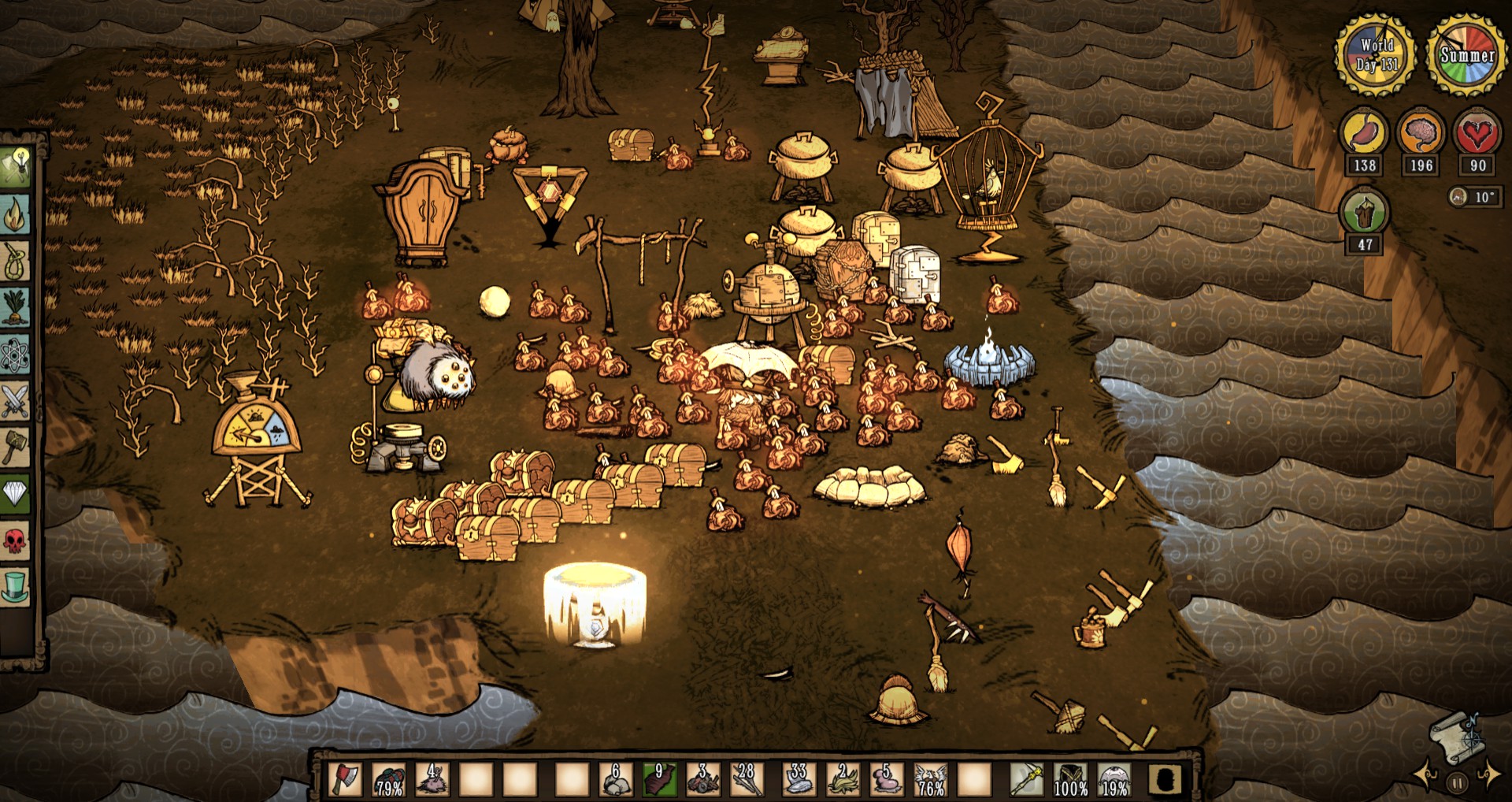1512x802 pixels.
Task: Open the Fire crafting tab
Action: (x=16, y=213)
